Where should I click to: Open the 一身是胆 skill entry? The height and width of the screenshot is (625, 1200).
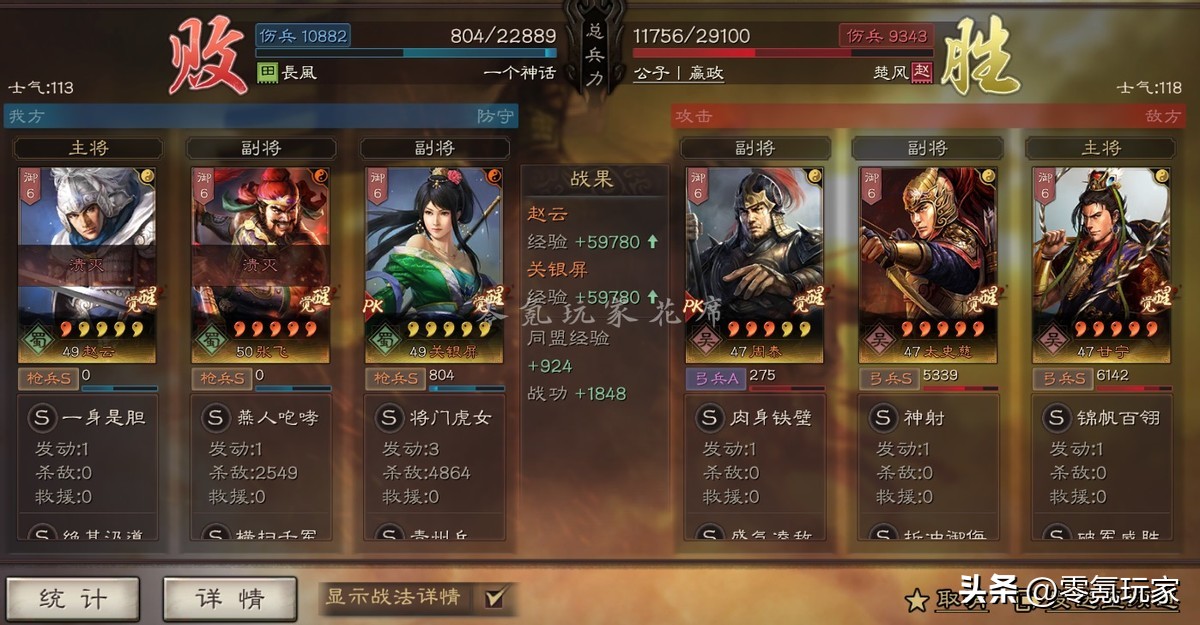[88, 417]
